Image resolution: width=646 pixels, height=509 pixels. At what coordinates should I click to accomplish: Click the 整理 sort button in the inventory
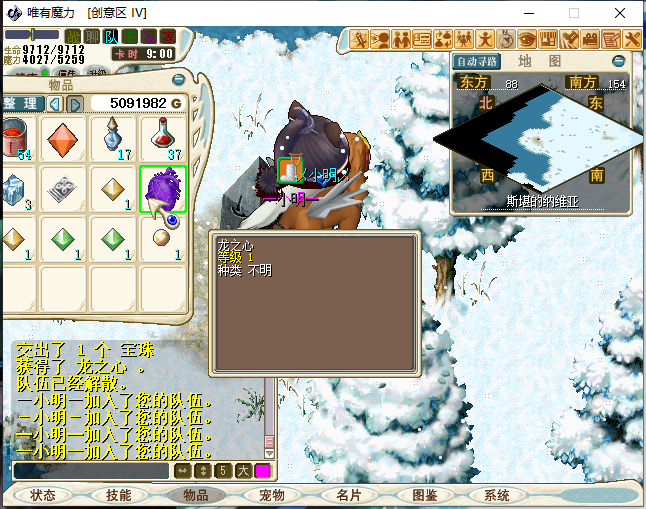(20, 103)
